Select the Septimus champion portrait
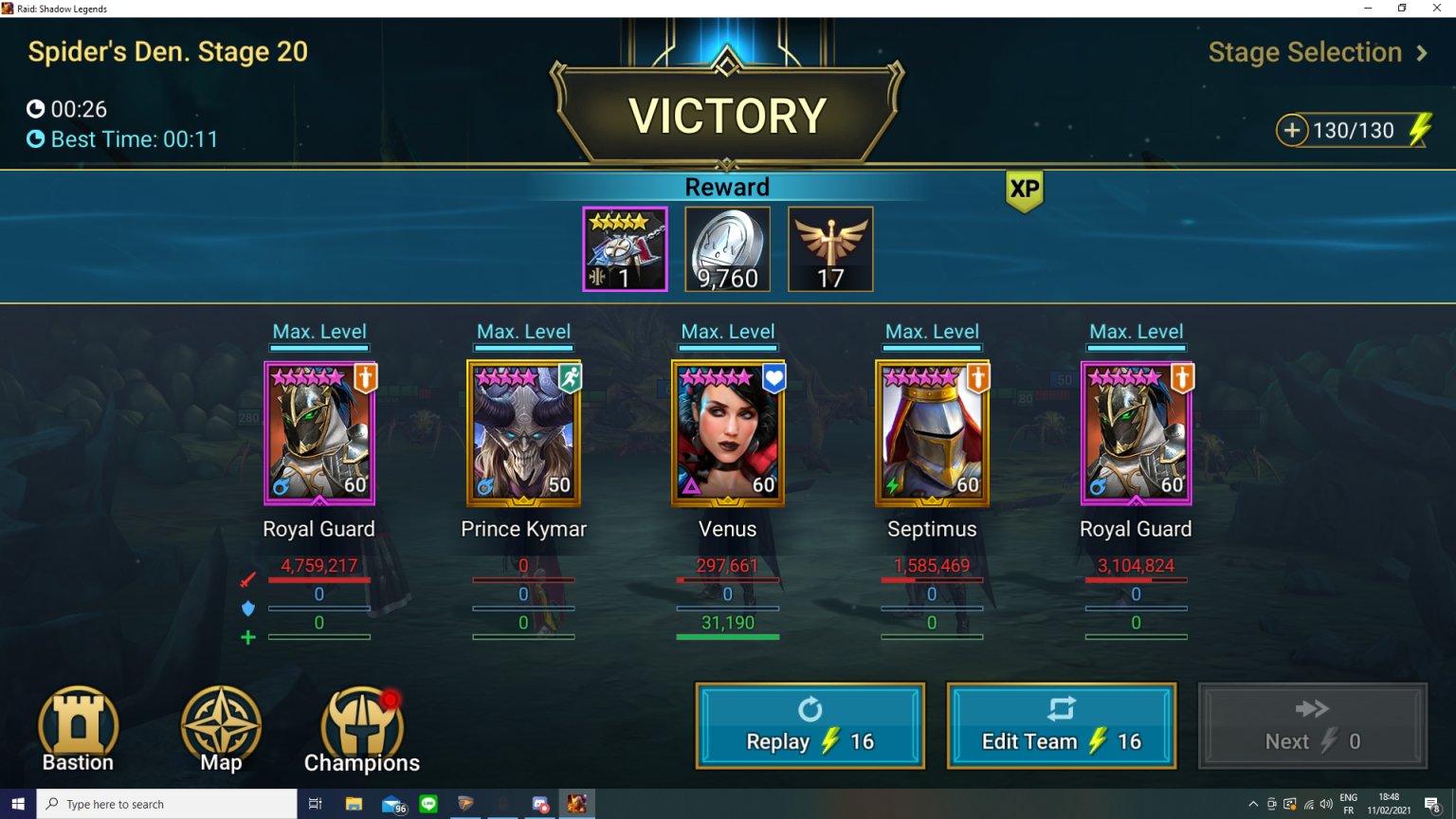This screenshot has height=819, width=1456. coord(932,433)
